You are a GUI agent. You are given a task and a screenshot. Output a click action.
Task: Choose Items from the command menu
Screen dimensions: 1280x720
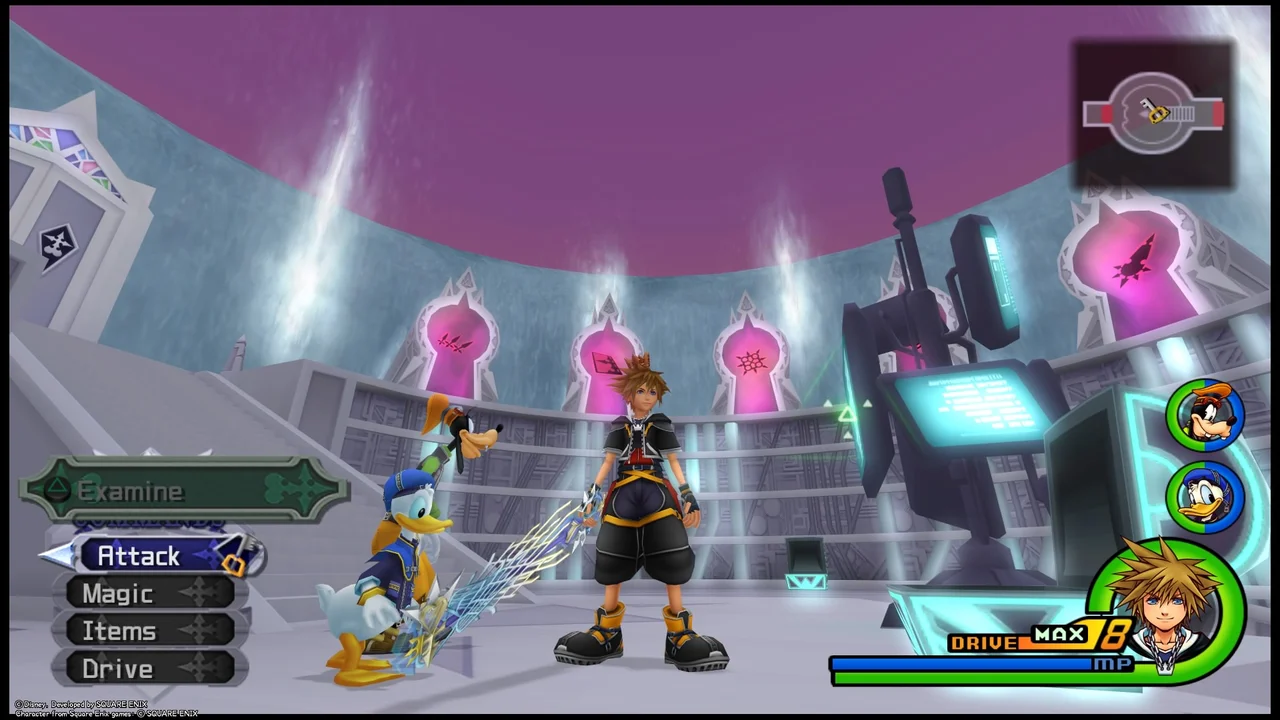coord(119,631)
